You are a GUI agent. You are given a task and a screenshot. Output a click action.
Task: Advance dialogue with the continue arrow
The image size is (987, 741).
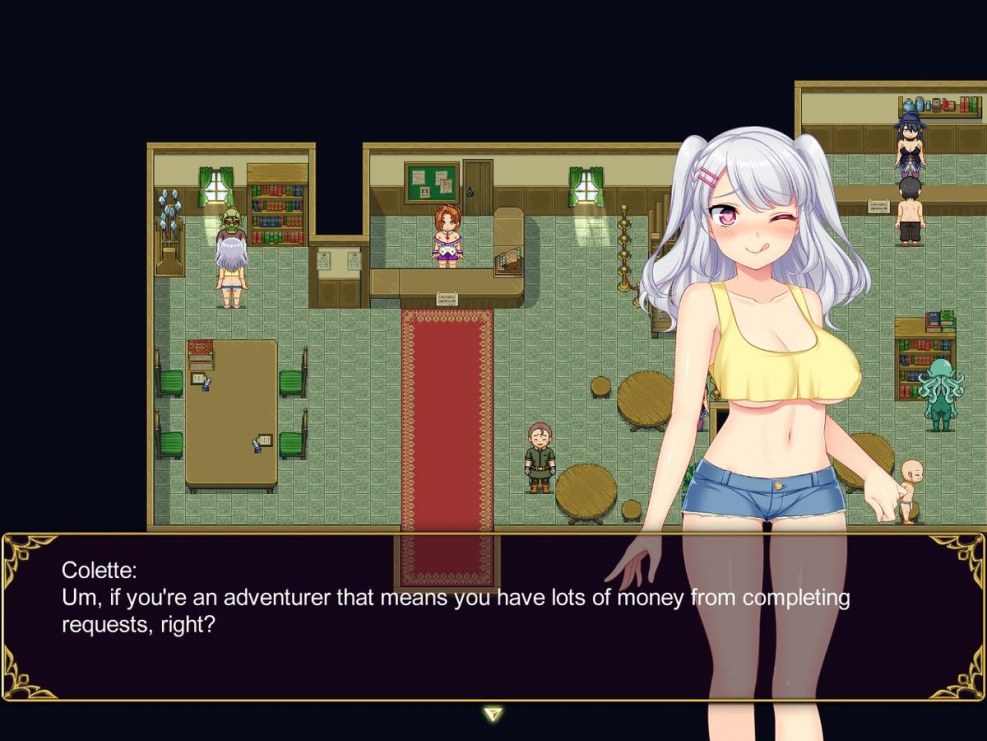pos(493,714)
